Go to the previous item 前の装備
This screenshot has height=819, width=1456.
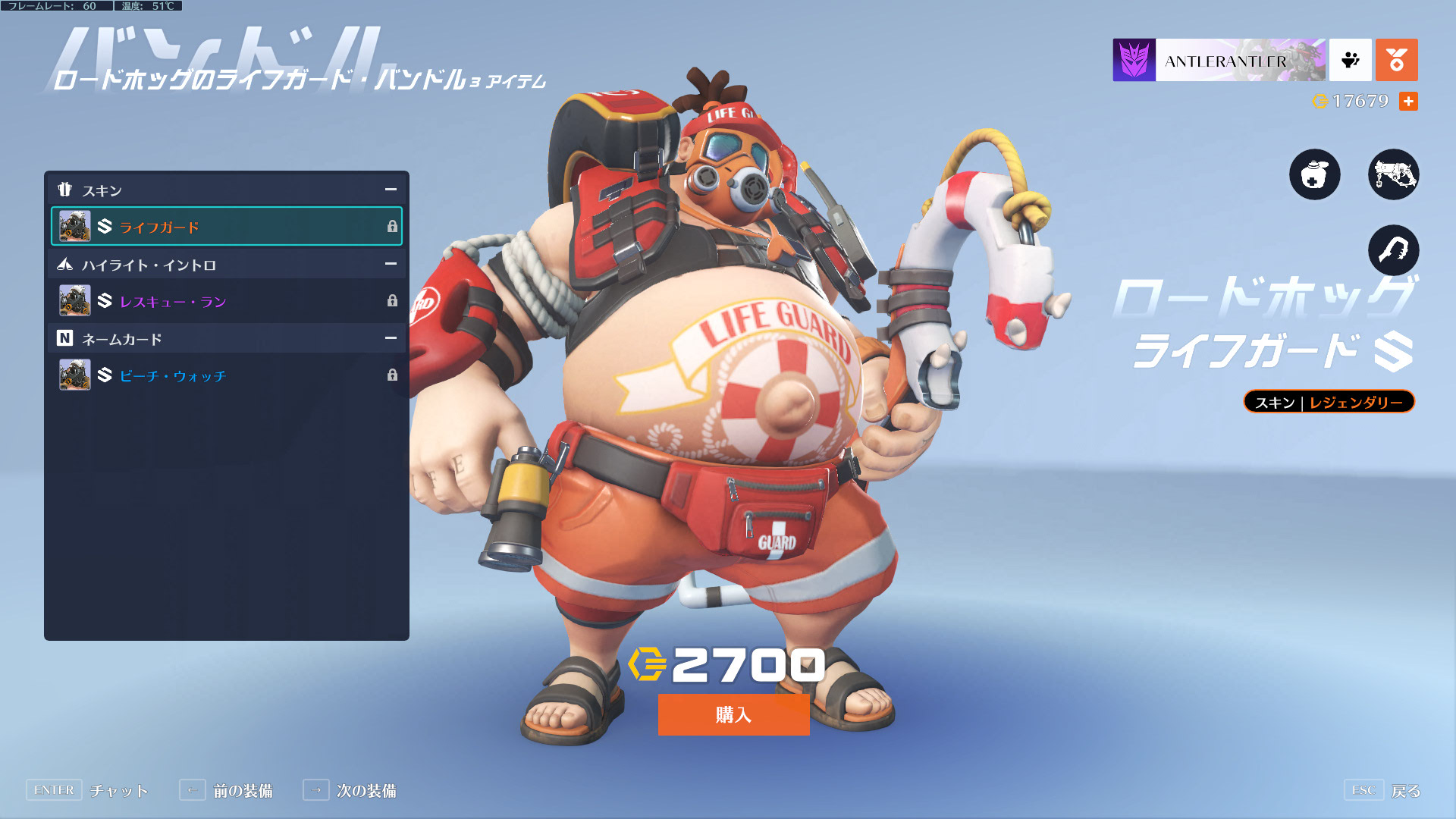click(227, 790)
